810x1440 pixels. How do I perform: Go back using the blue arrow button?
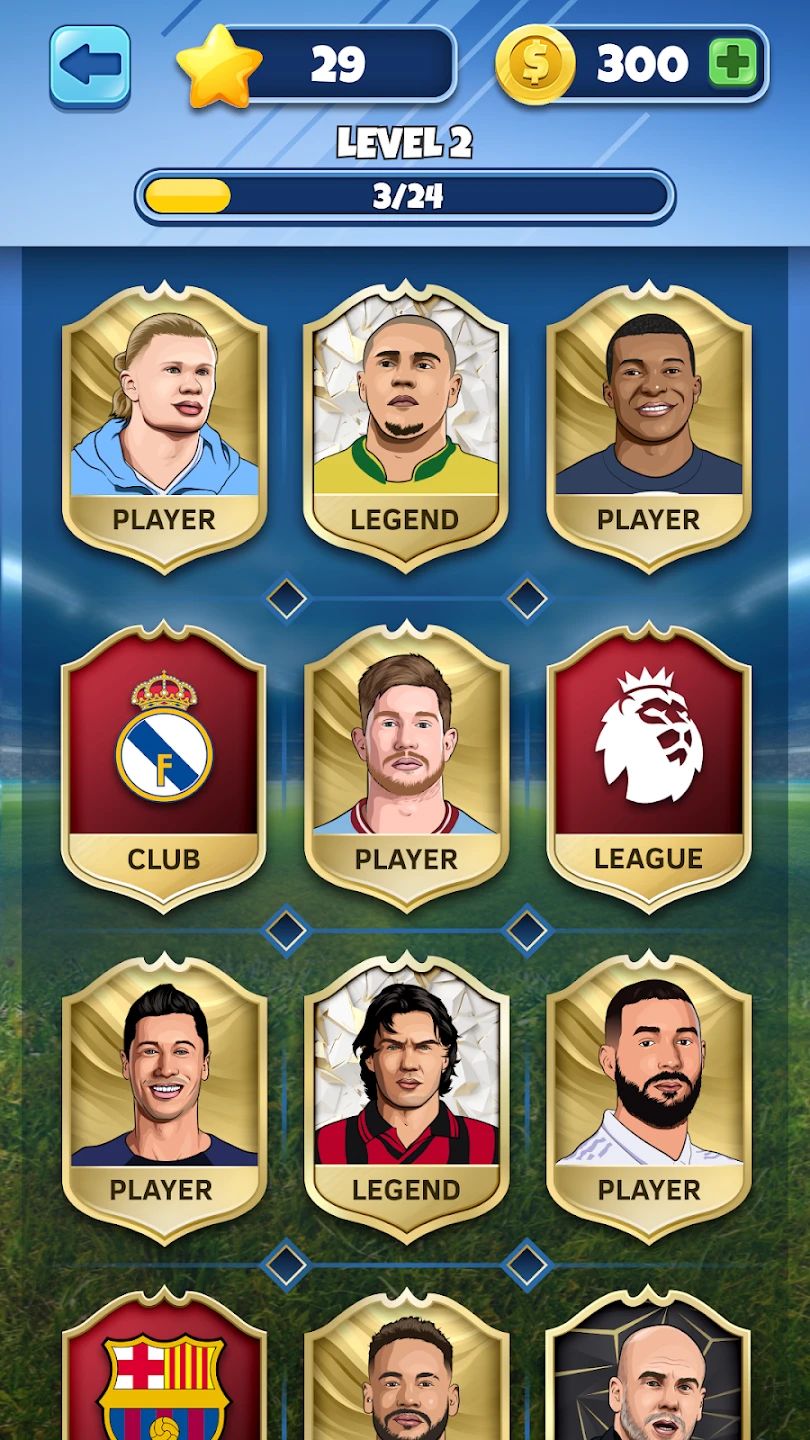(x=90, y=66)
